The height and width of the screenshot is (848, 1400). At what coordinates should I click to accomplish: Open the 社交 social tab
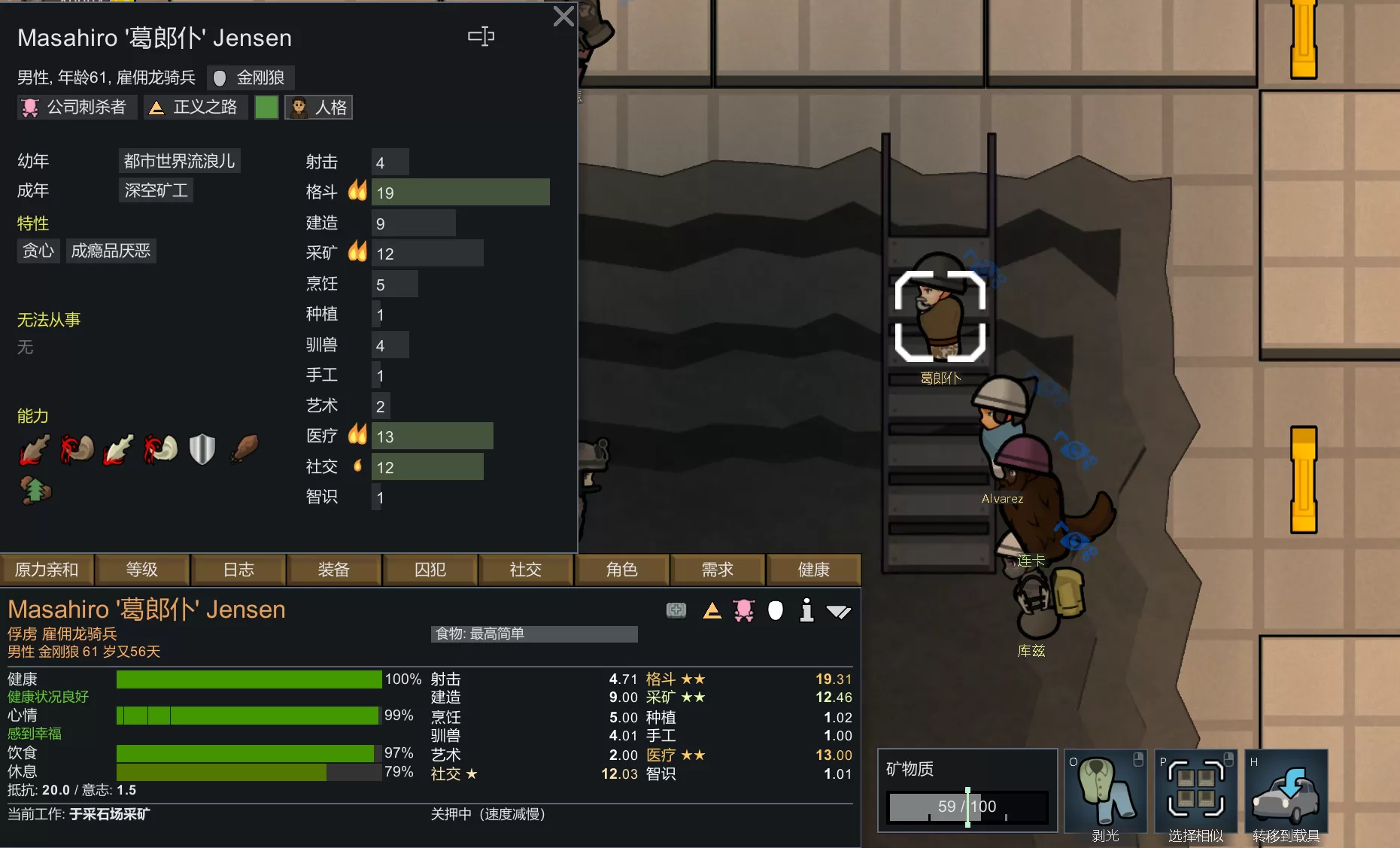click(526, 570)
